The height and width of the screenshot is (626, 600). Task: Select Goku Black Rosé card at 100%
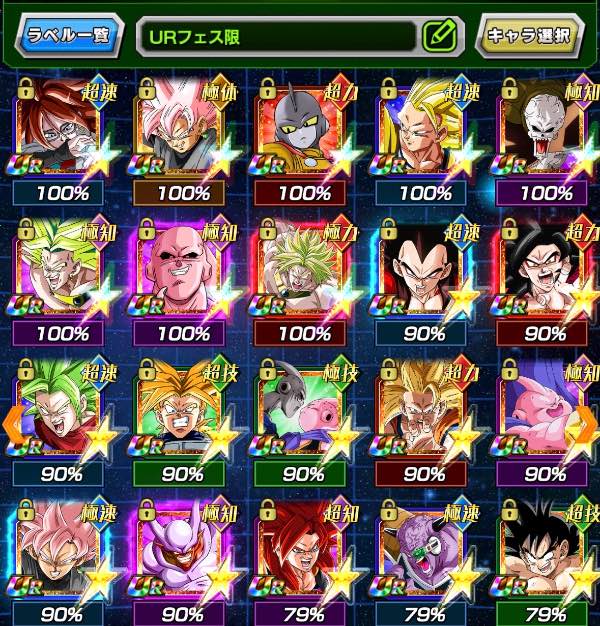(x=180, y=125)
